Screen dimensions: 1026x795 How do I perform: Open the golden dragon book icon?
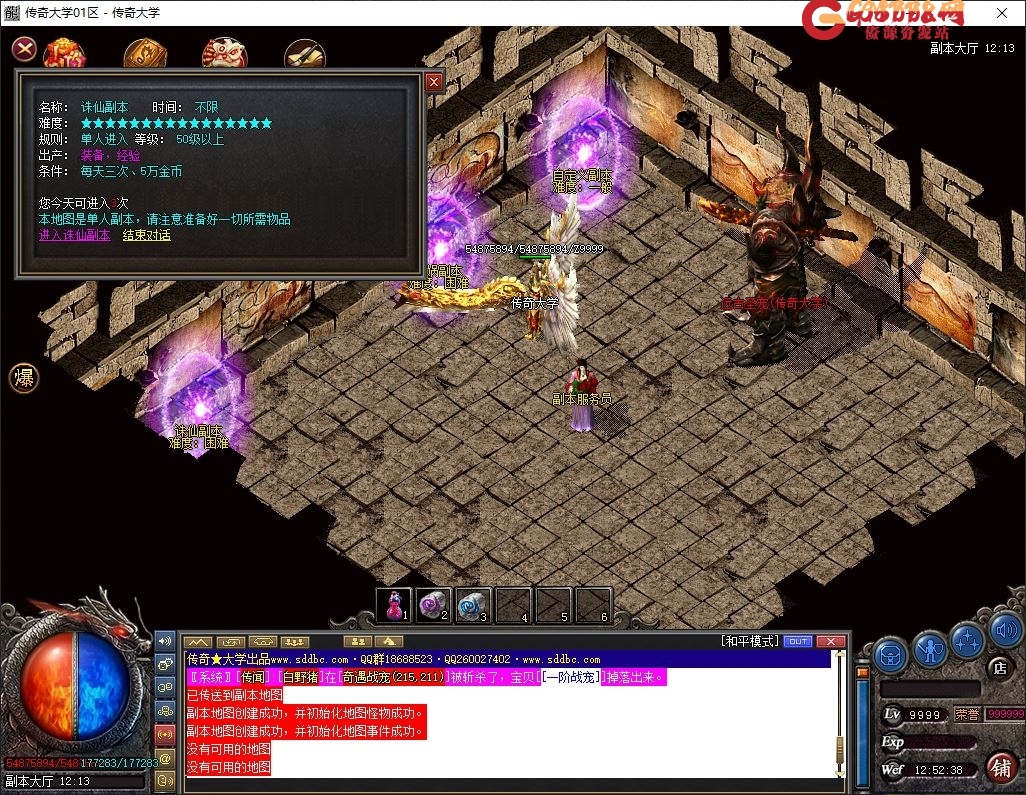145,55
